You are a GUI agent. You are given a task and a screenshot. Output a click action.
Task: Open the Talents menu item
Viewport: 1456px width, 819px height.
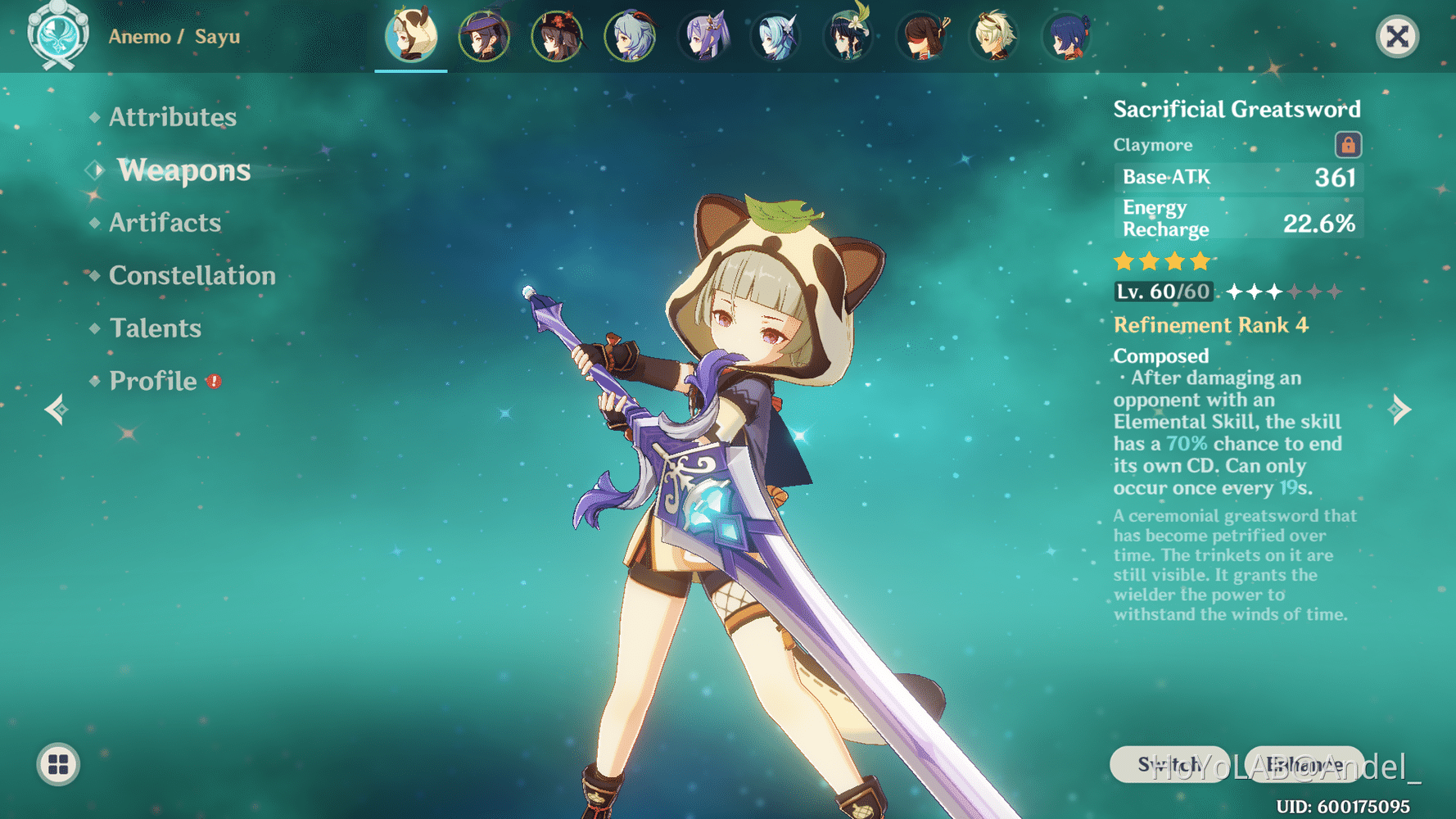tap(156, 328)
